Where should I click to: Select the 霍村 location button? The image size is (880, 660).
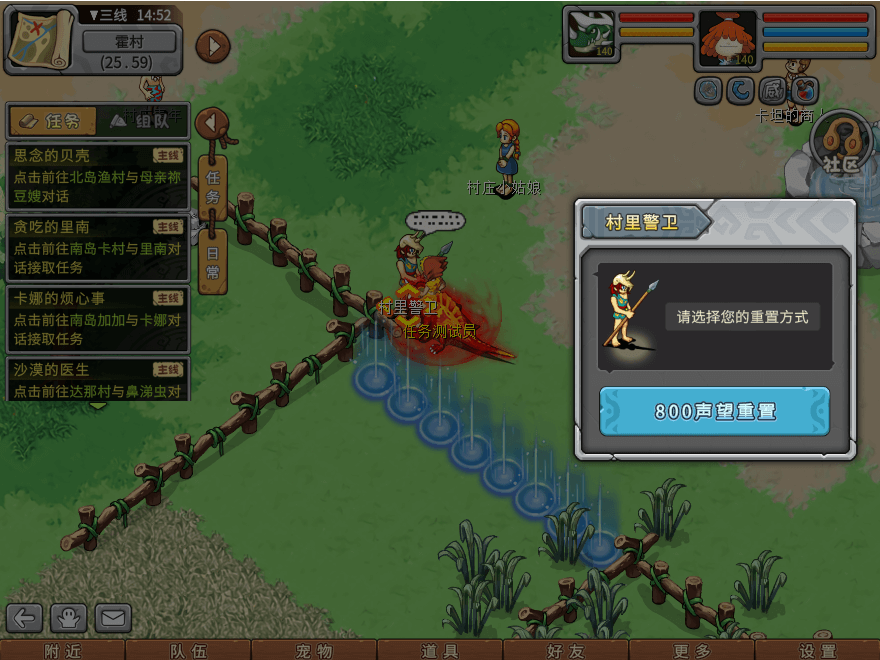(129, 42)
